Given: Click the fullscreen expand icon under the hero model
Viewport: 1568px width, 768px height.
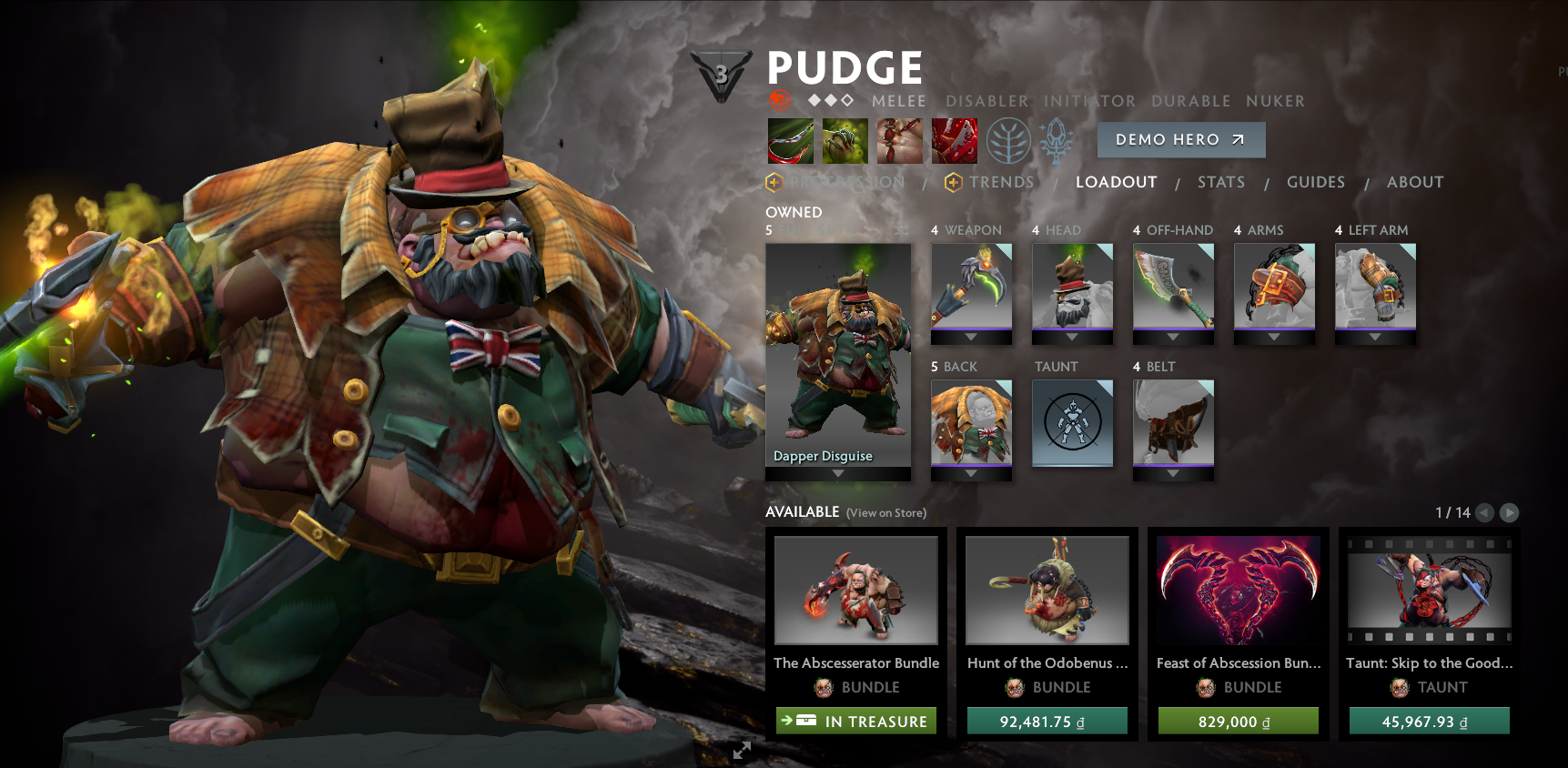Looking at the screenshot, I should tap(742, 751).
